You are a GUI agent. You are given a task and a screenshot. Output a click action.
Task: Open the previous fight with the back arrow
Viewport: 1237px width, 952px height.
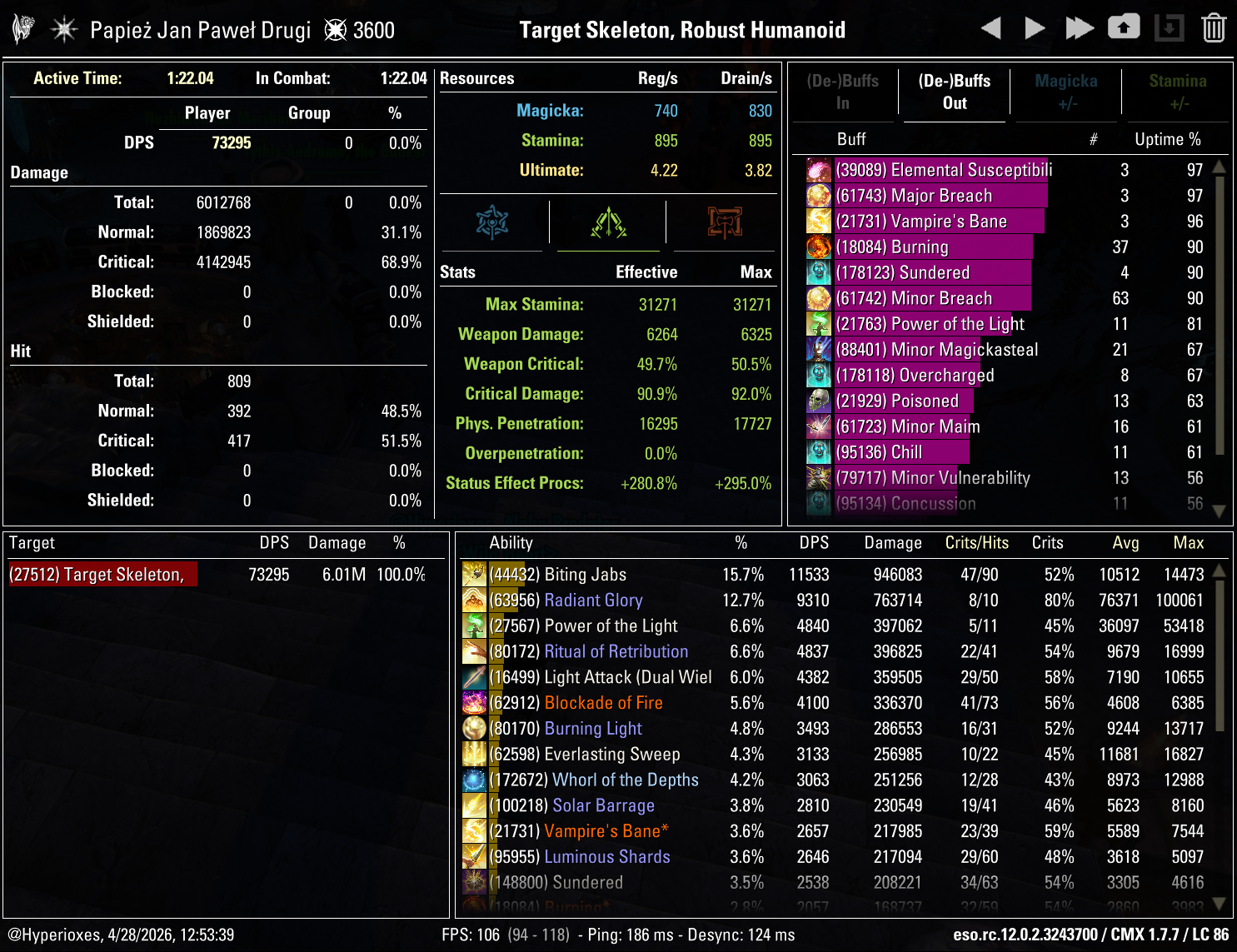click(x=991, y=27)
